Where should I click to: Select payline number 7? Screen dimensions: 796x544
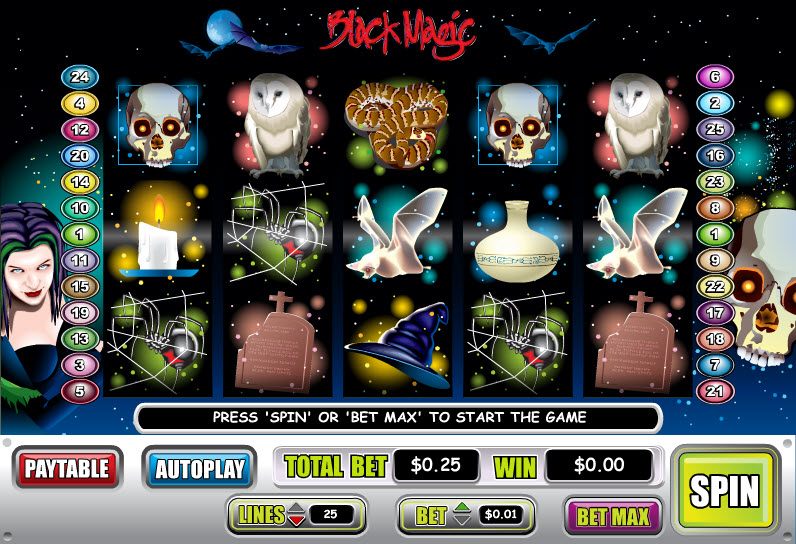point(714,365)
